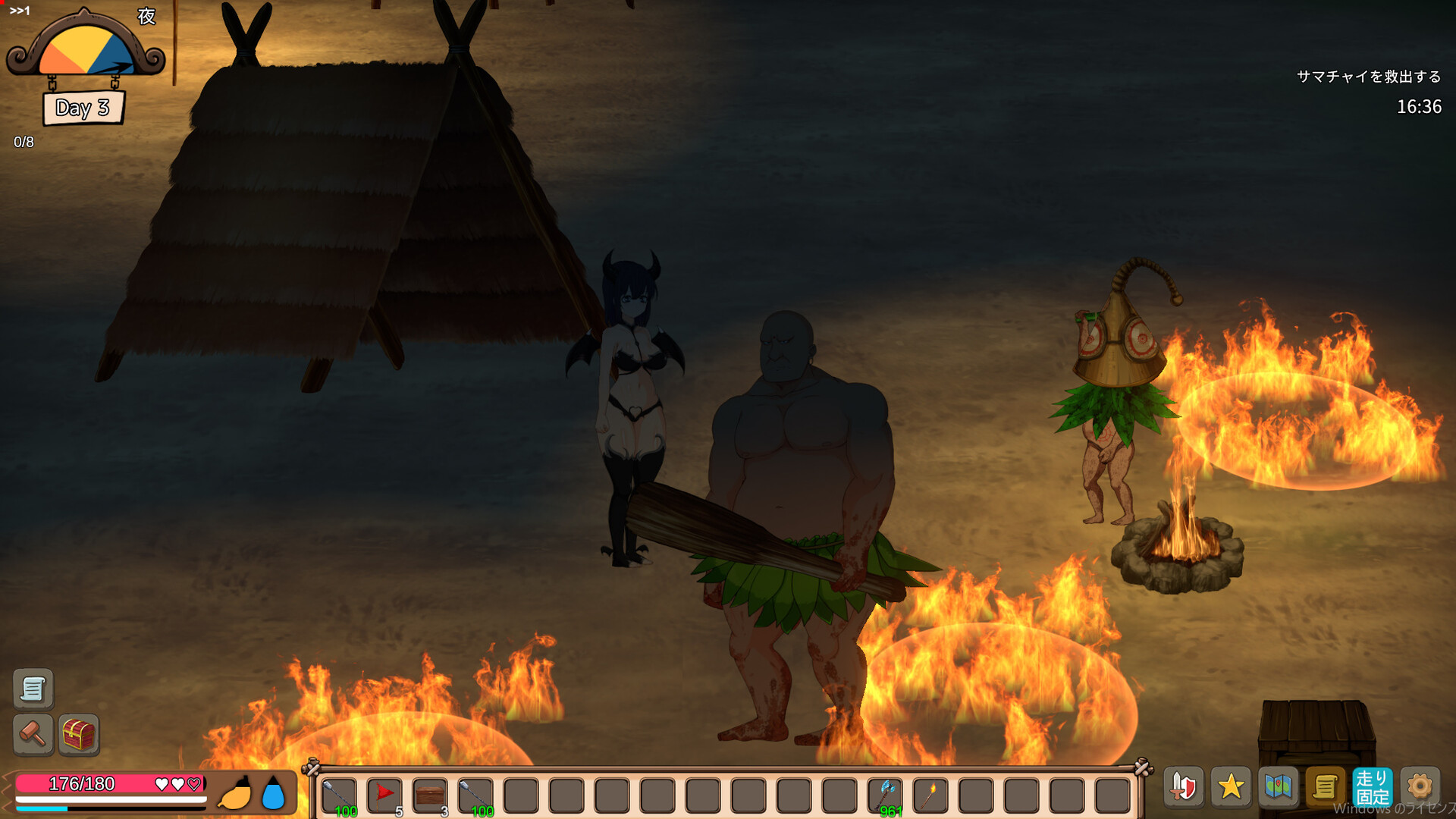Open the star skills menu
The height and width of the screenshot is (819, 1456).
pos(1232,787)
